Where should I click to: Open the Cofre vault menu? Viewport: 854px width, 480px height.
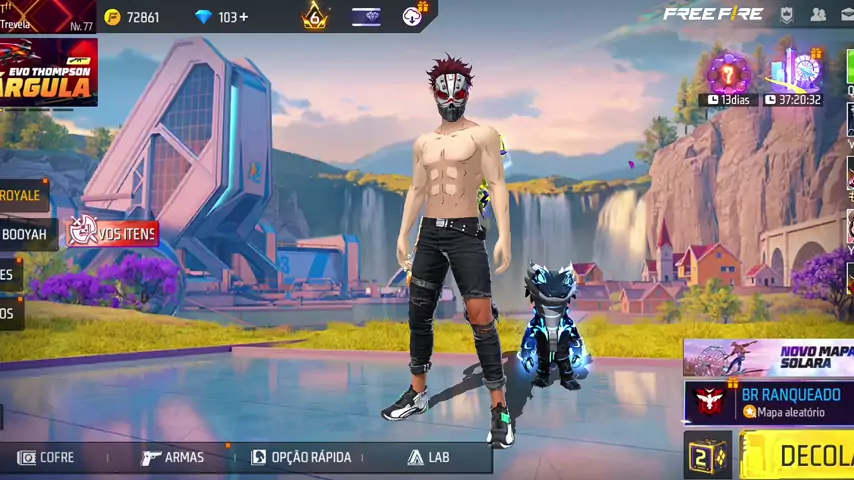(47, 457)
